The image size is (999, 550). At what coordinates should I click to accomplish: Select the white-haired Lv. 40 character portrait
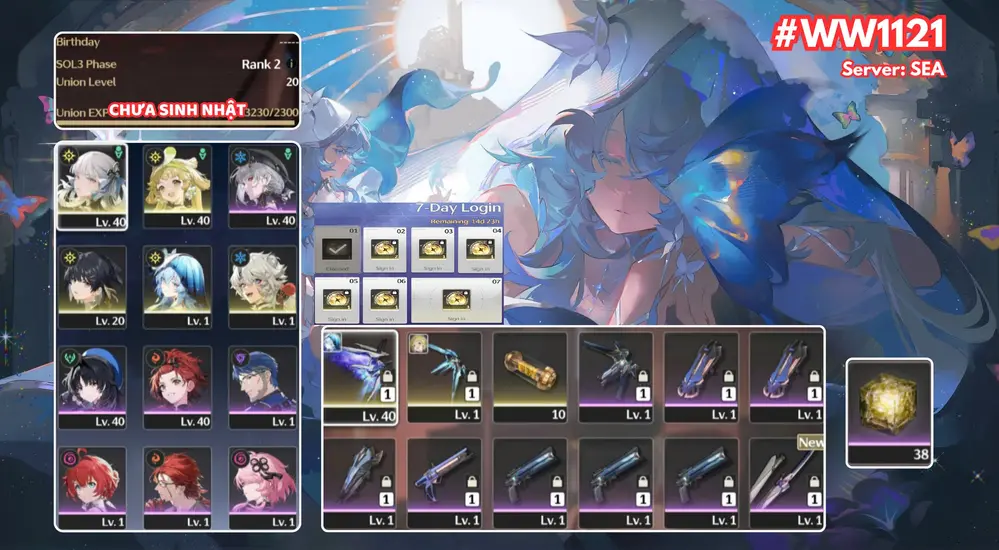pyautogui.click(x=91, y=186)
